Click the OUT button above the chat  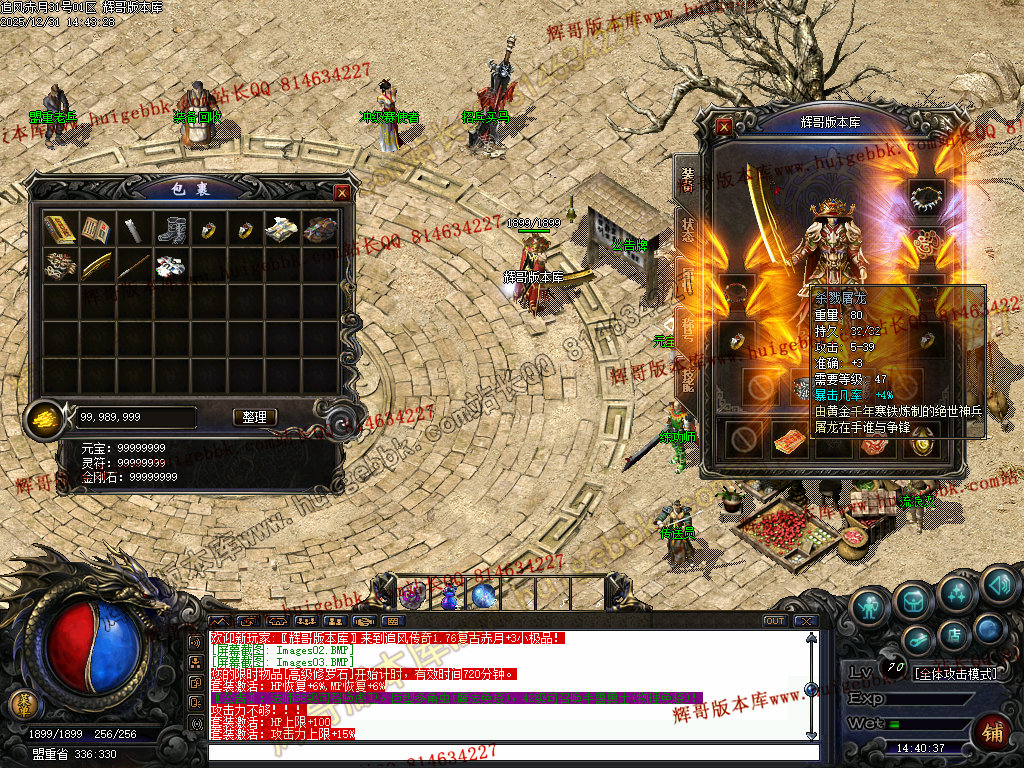(x=774, y=621)
